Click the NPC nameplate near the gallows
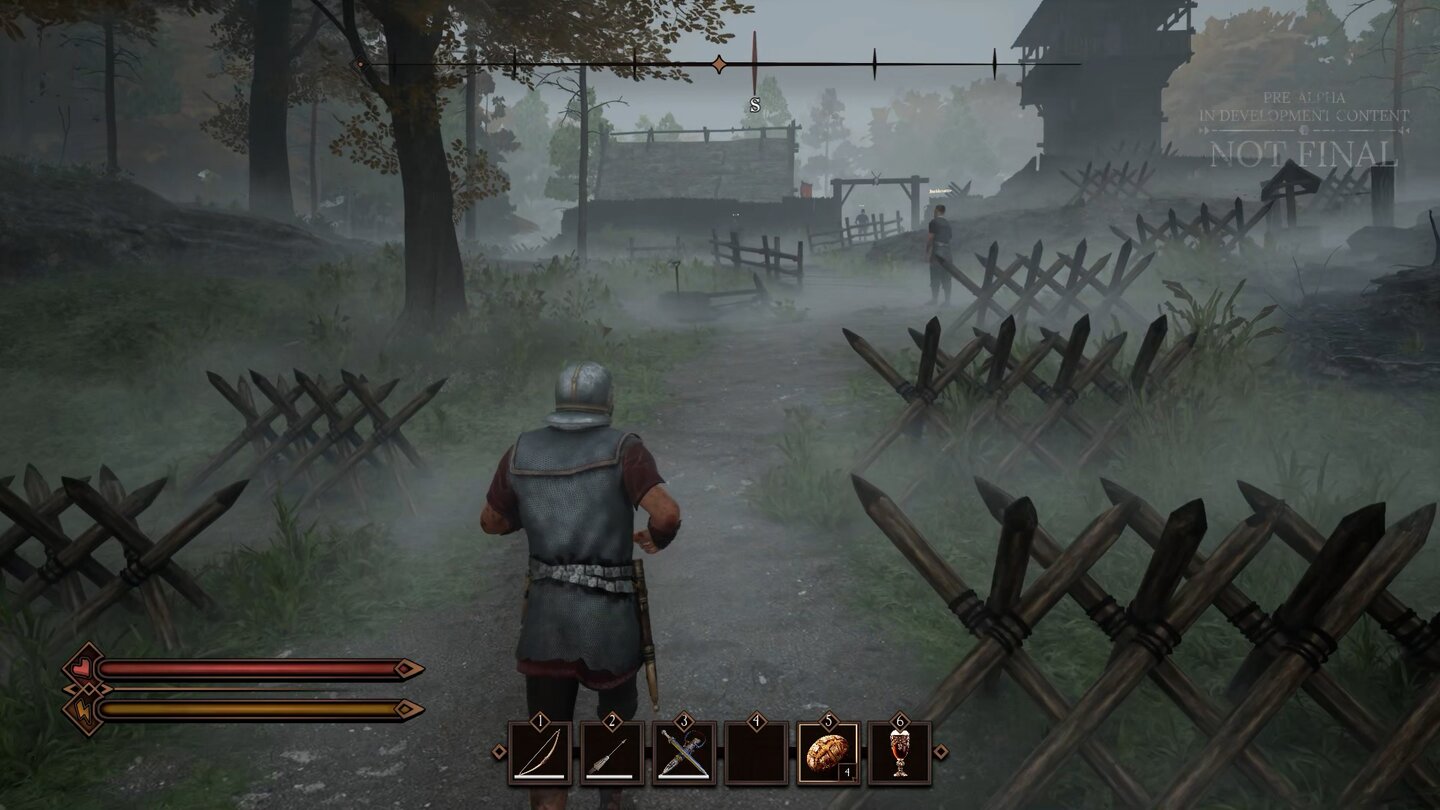 click(940, 190)
